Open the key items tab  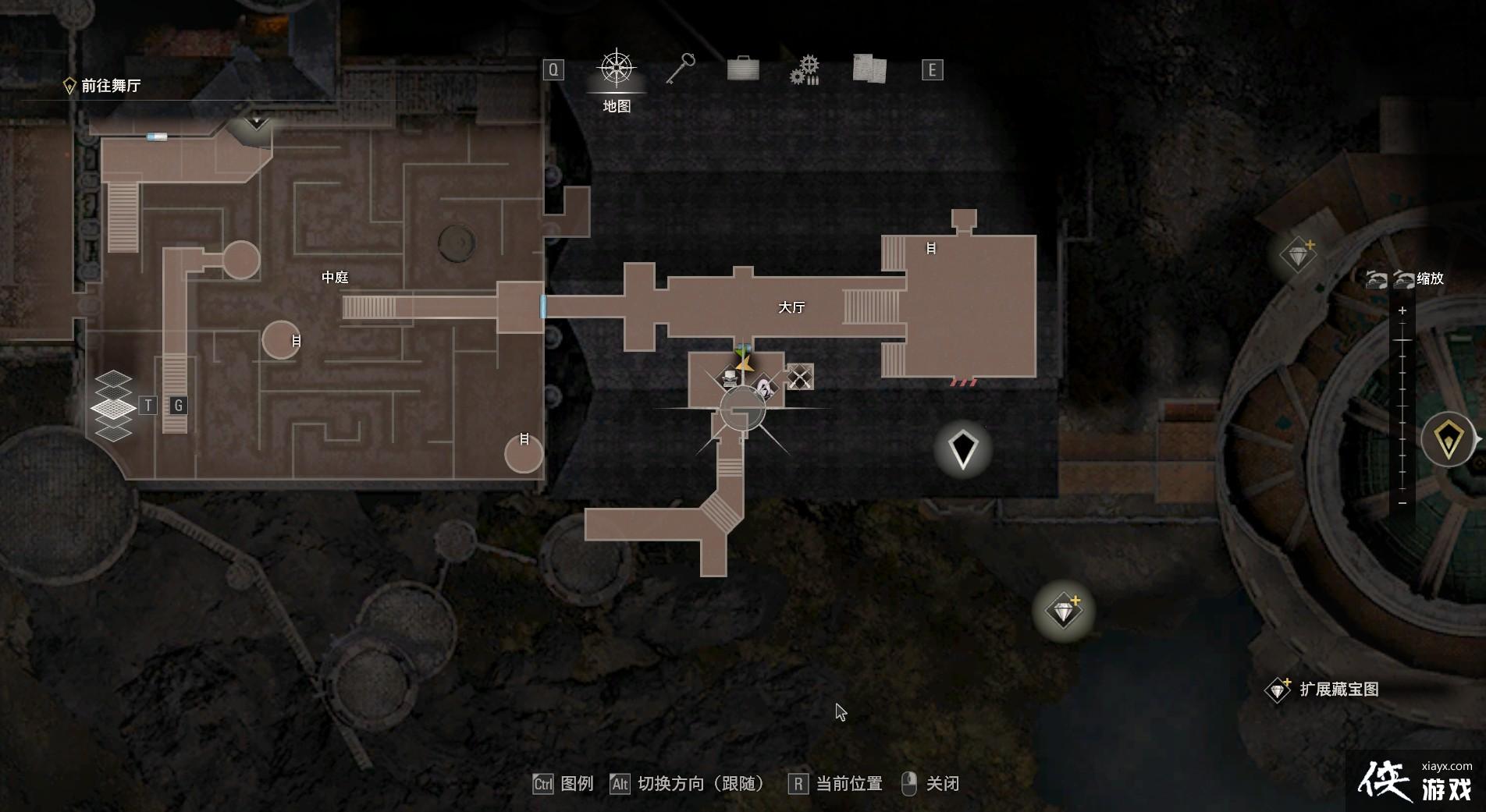[680, 69]
